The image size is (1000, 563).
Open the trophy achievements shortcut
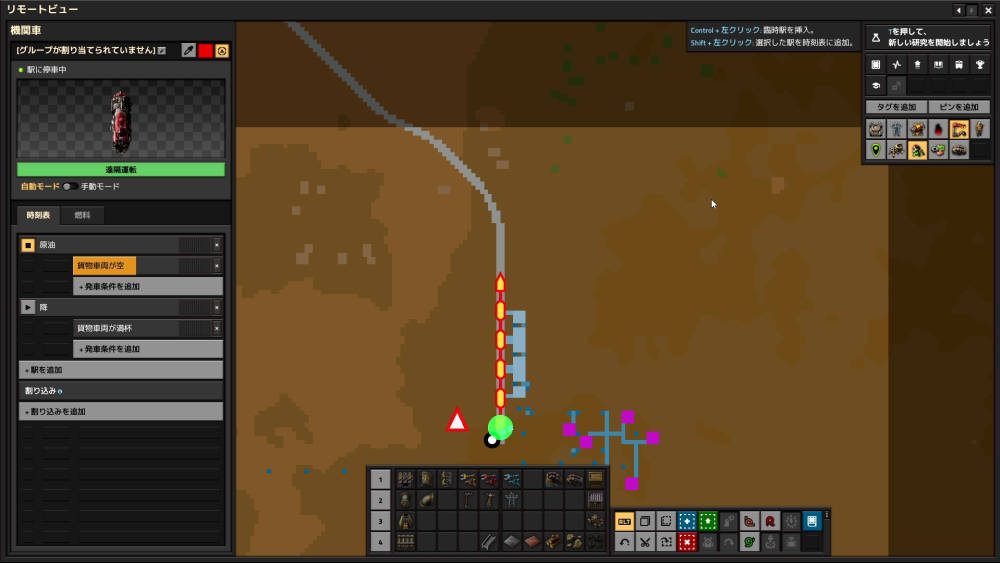[980, 65]
